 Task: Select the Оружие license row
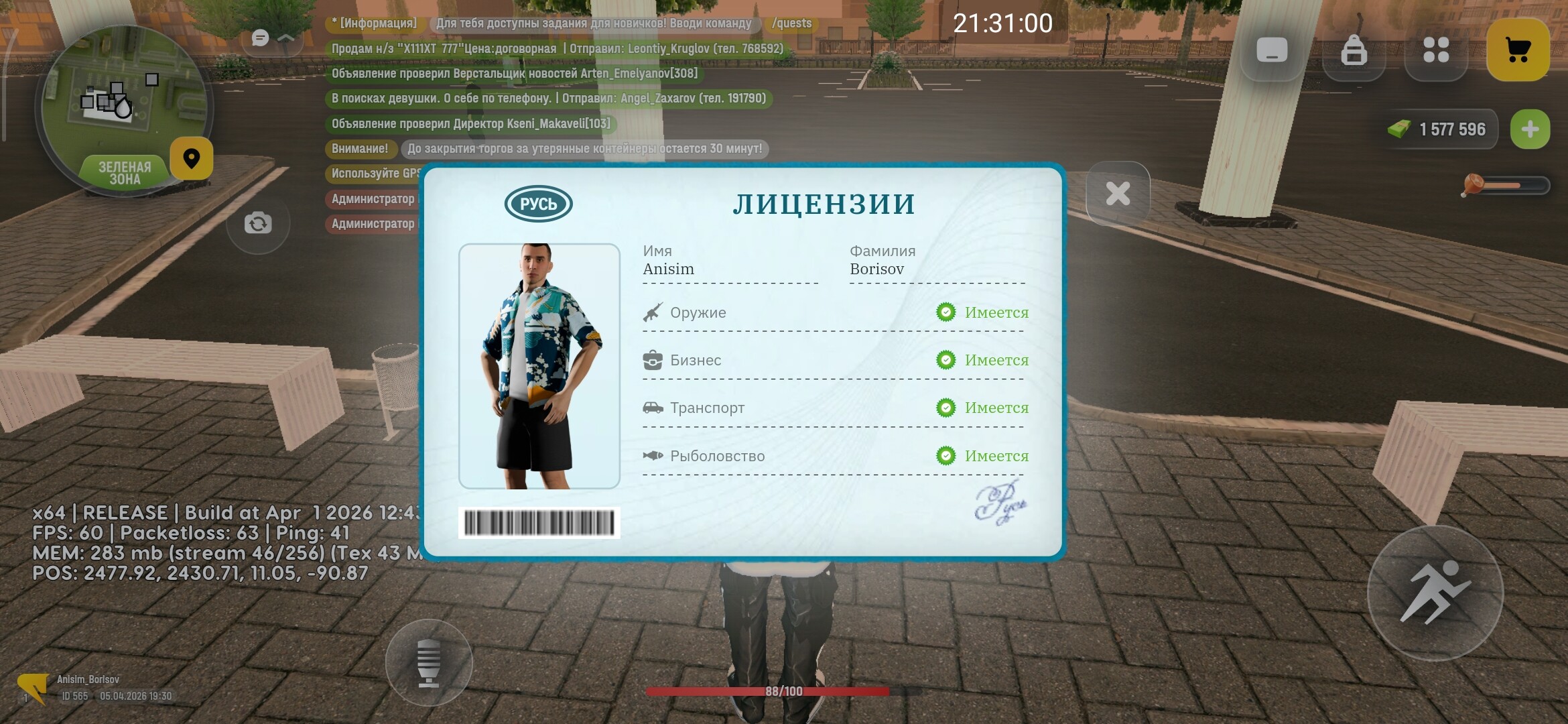[x=834, y=312]
